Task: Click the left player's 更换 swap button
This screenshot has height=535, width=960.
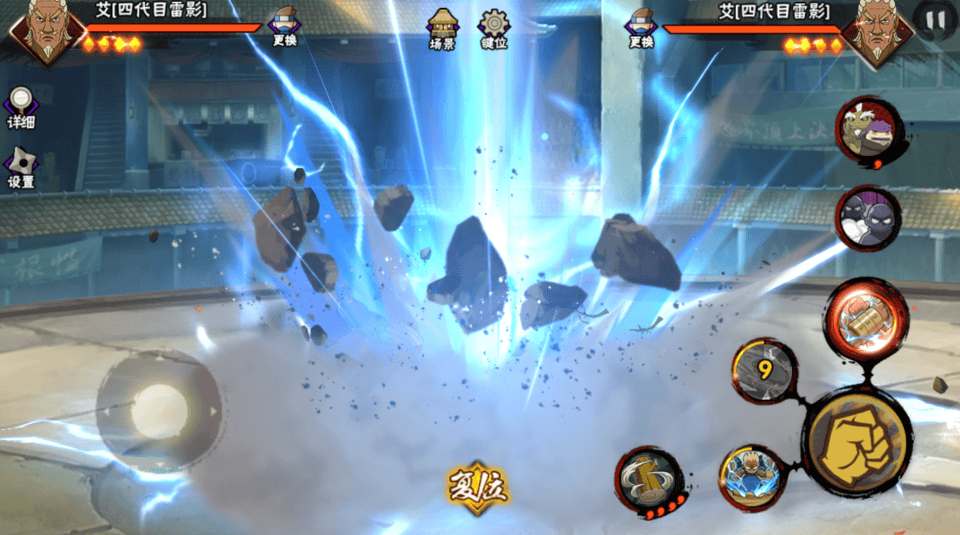Action: 285,27
